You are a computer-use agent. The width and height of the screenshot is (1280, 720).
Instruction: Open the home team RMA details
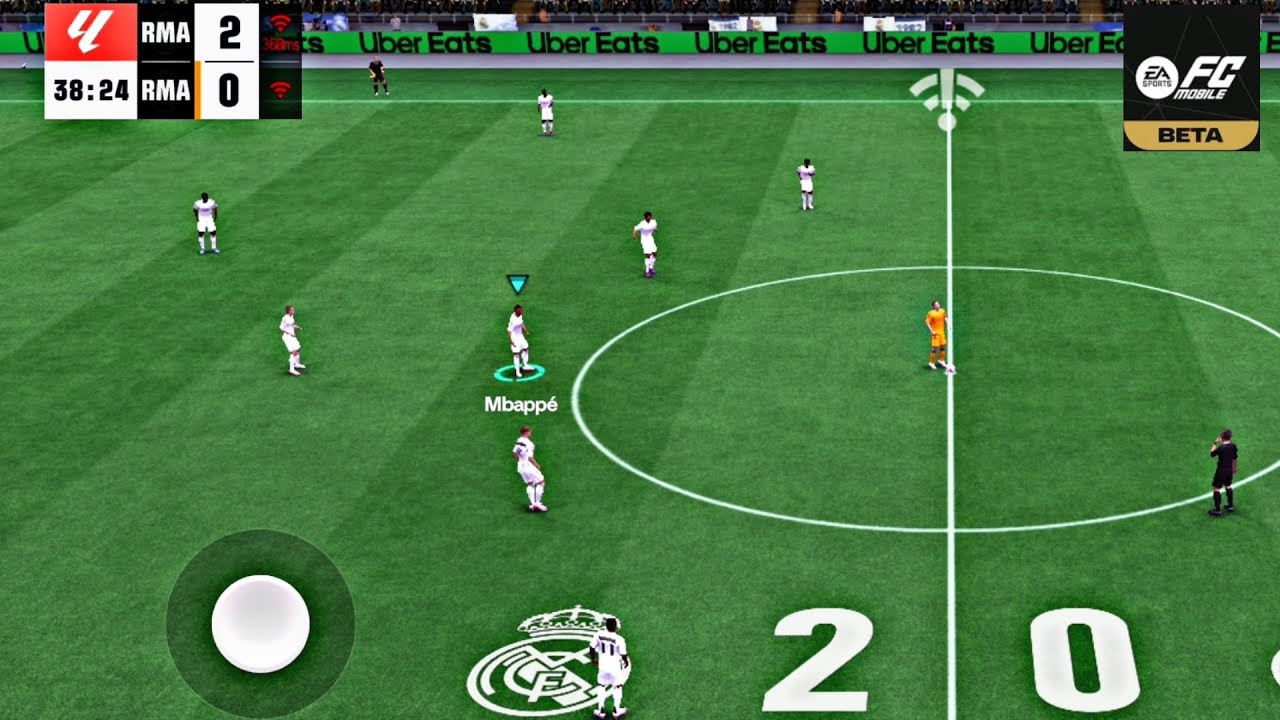click(164, 32)
